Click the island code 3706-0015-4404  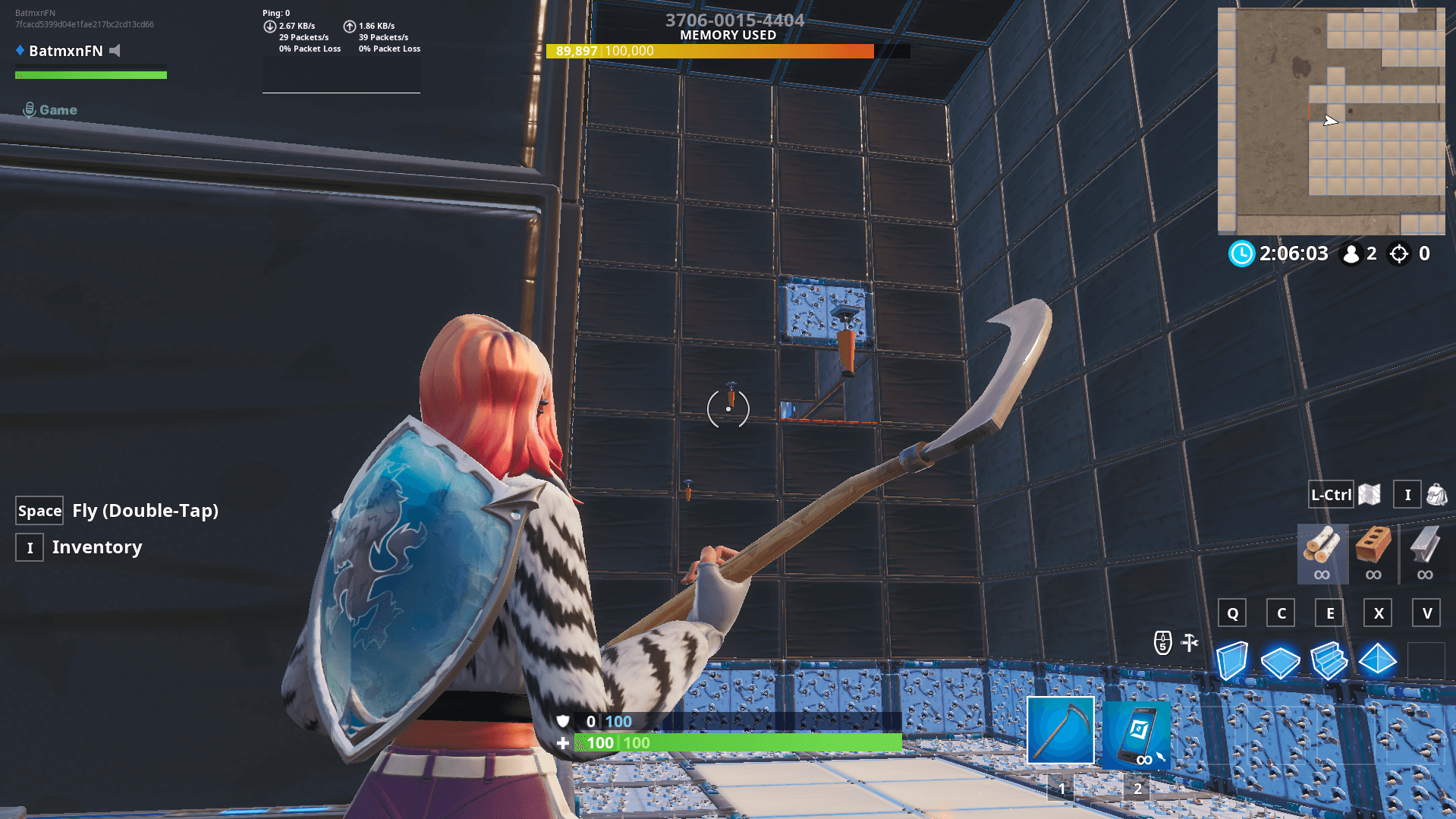click(x=733, y=20)
